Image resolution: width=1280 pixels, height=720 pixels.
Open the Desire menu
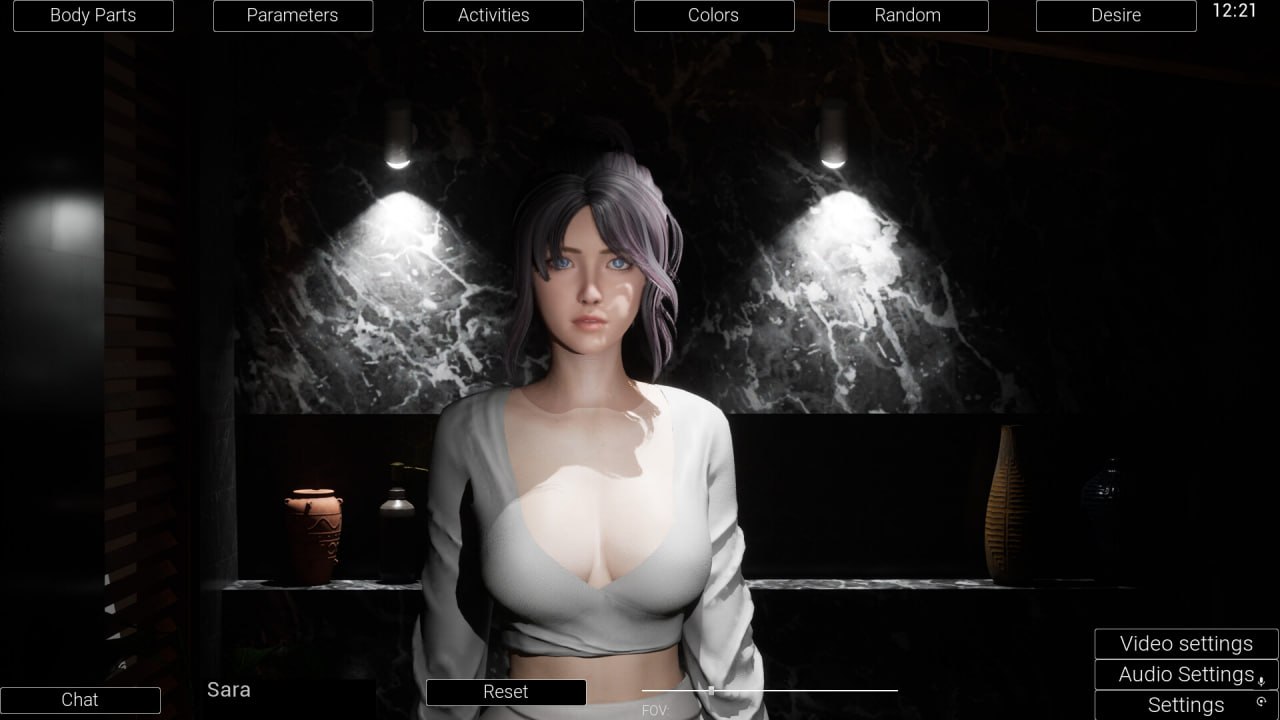tap(1115, 15)
